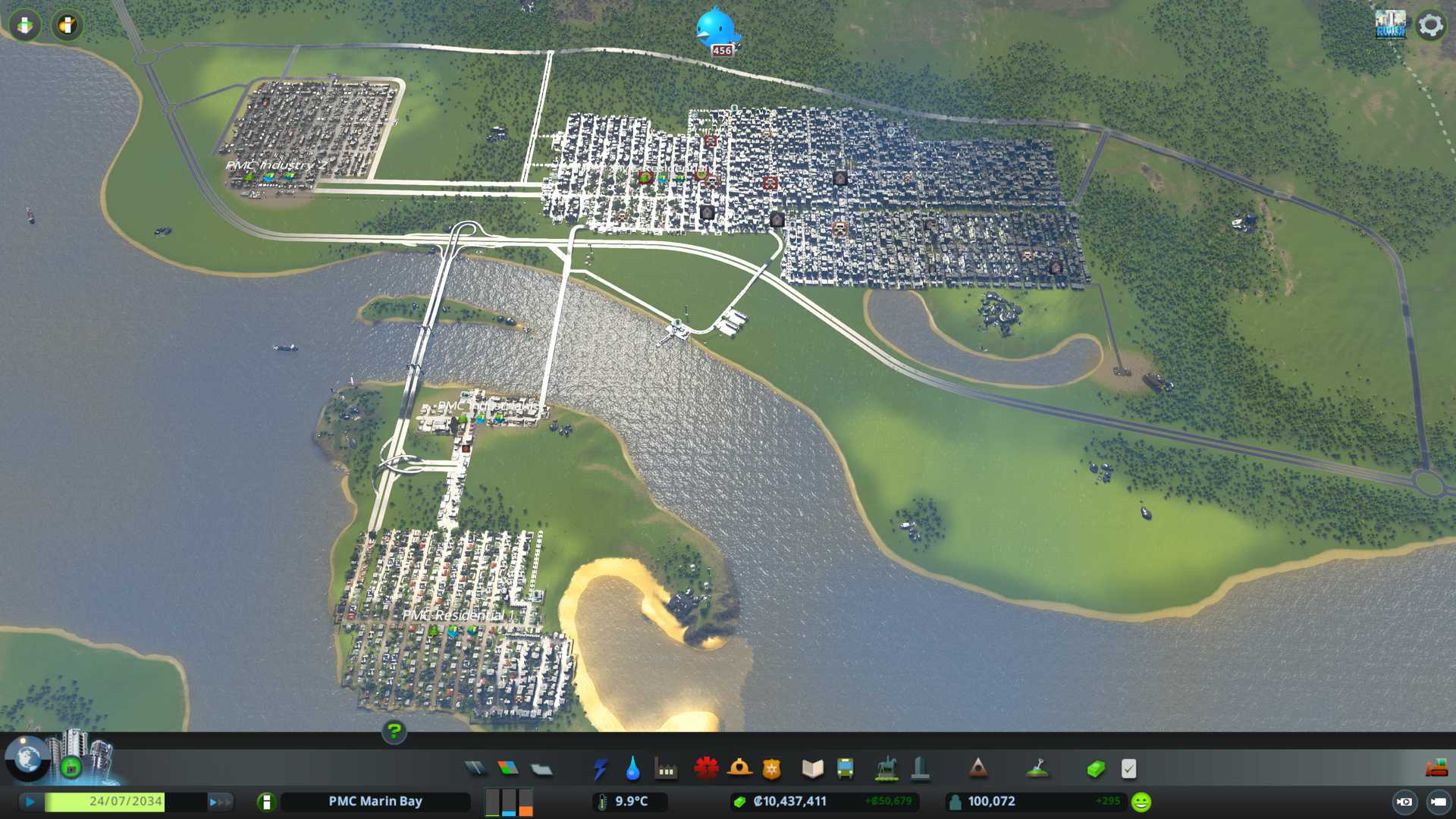
Task: Open the Zoning tool
Action: [x=508, y=769]
